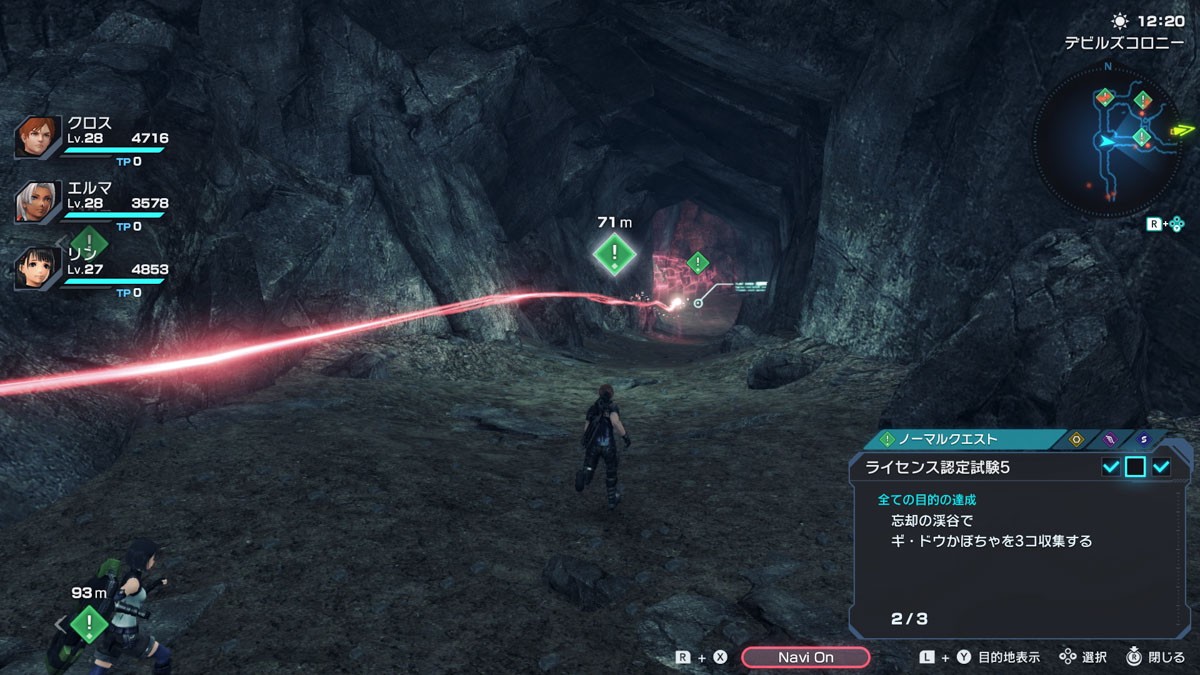Select エルマ party member portrait
The image size is (1200, 675).
(x=37, y=203)
